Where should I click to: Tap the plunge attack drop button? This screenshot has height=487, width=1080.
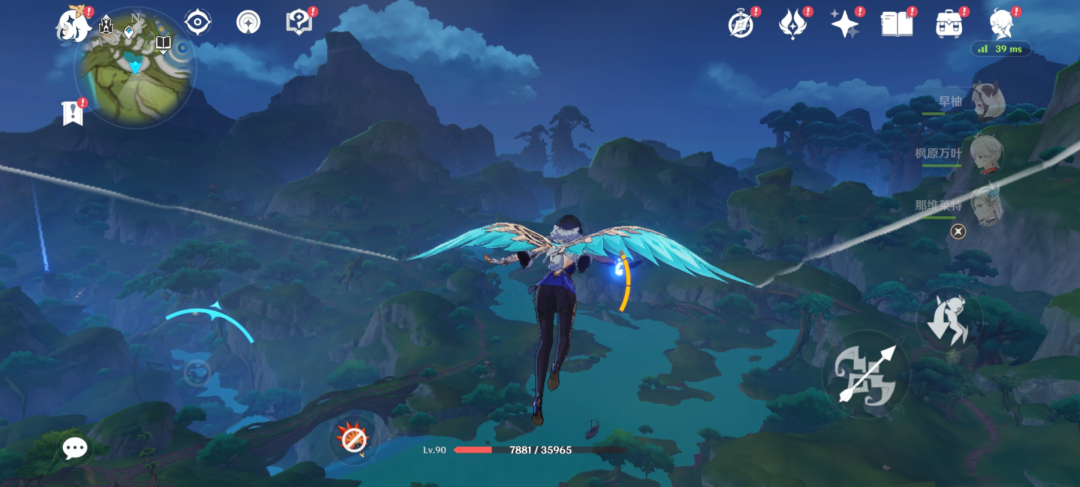pos(948,320)
